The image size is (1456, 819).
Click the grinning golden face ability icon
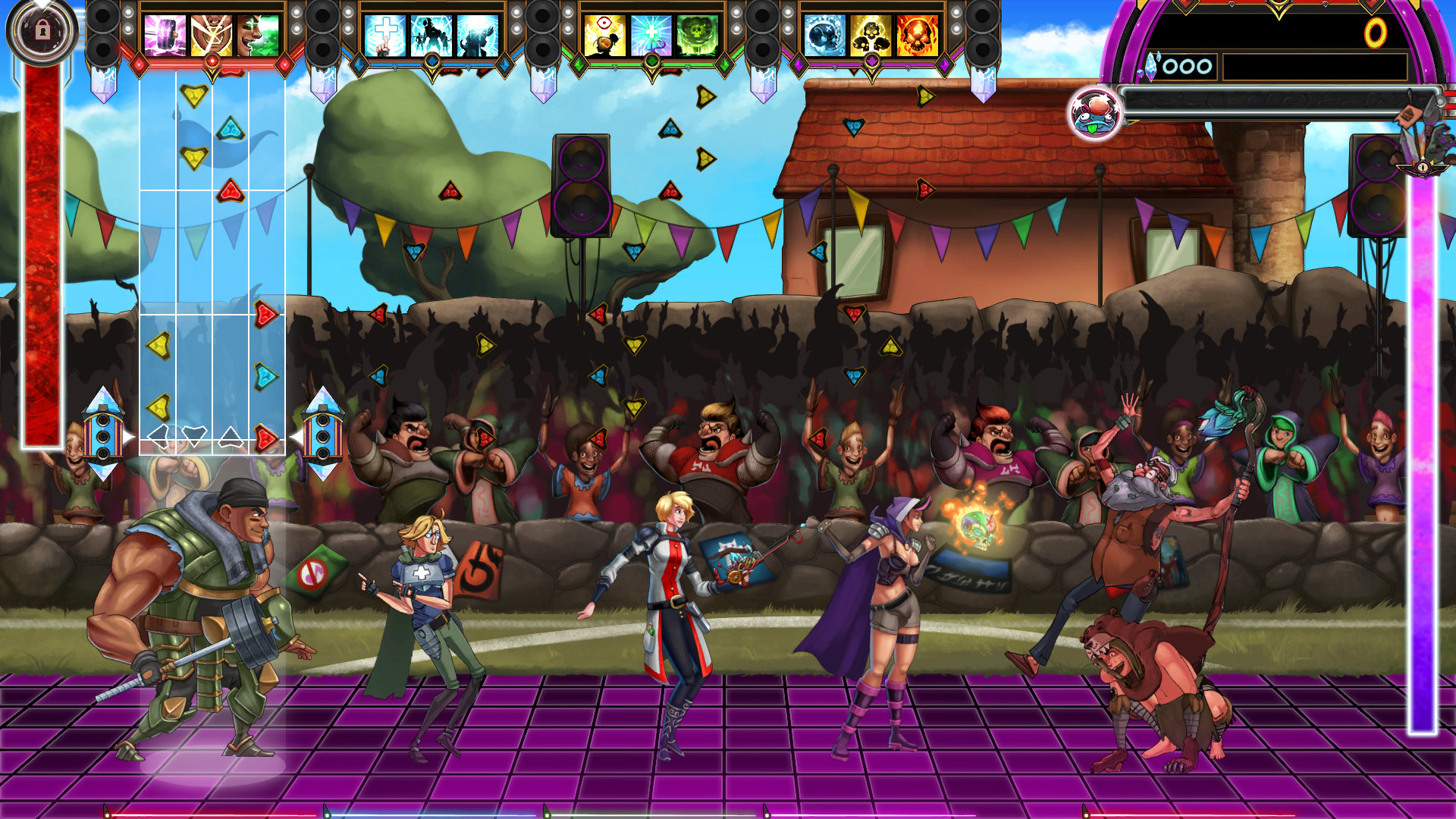(211, 34)
